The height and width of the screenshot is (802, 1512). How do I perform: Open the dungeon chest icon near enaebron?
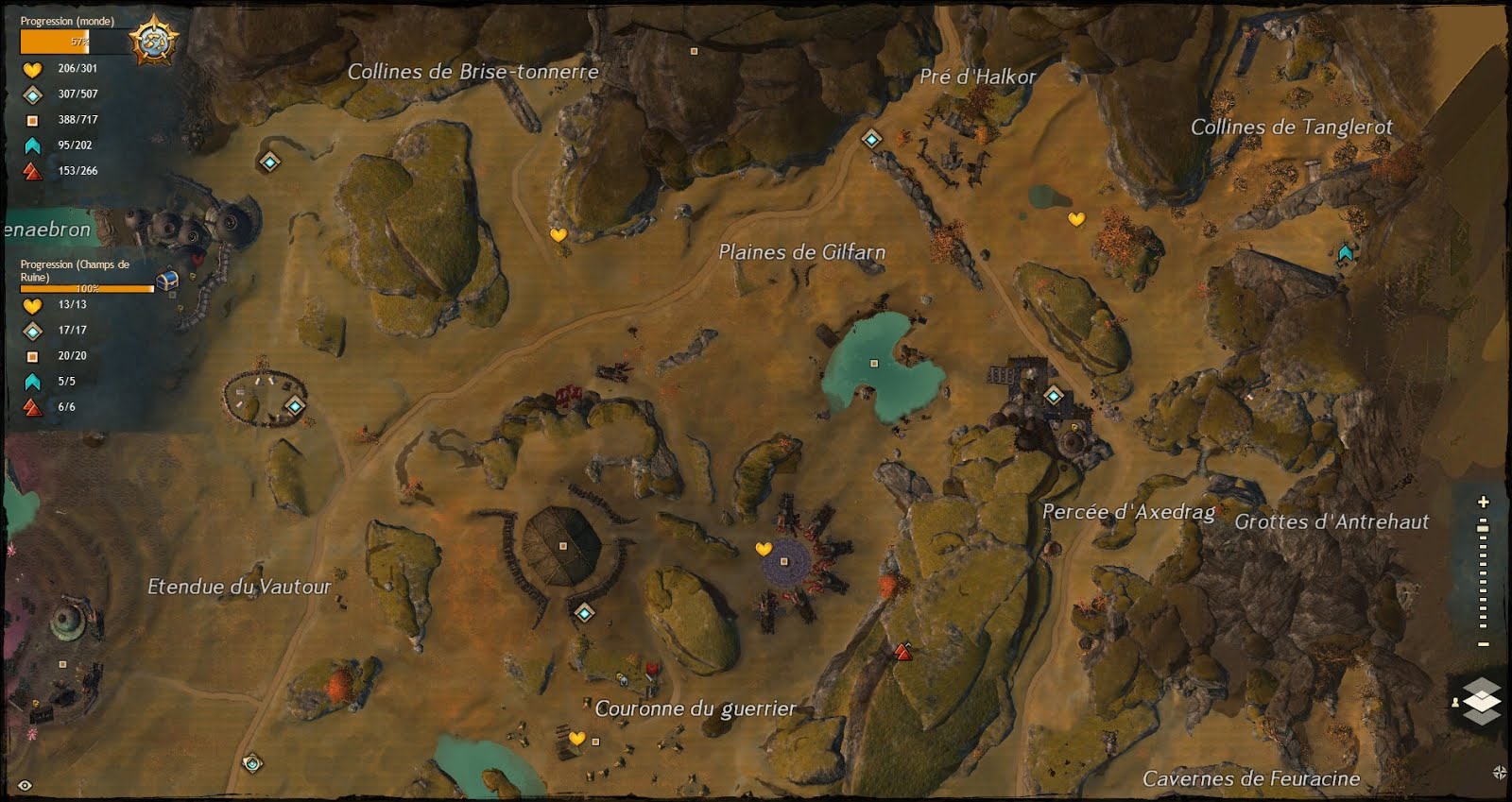point(168,279)
